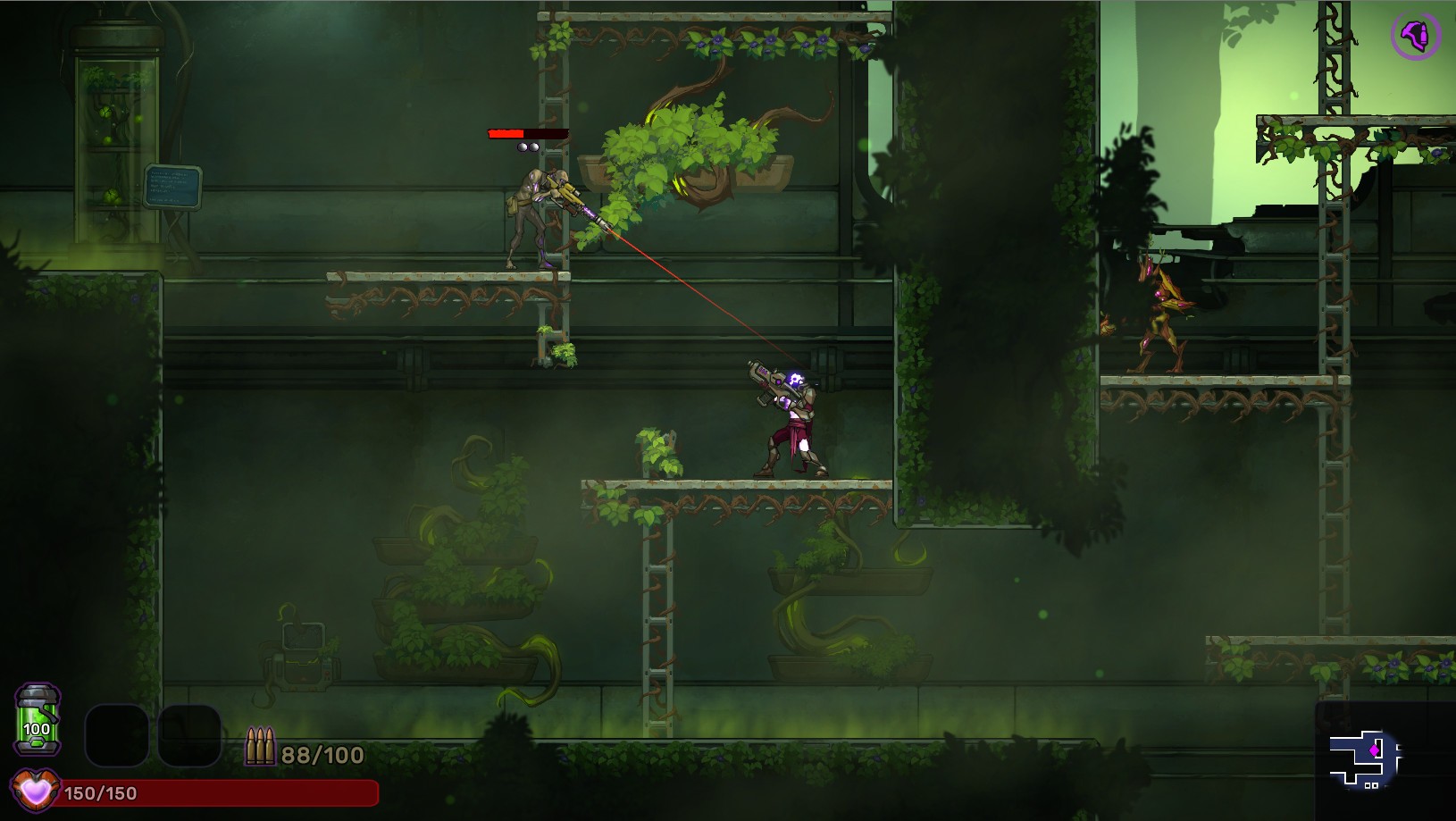Select the green energy canister icon showing 100
The height and width of the screenshot is (821, 1456).
(x=36, y=719)
